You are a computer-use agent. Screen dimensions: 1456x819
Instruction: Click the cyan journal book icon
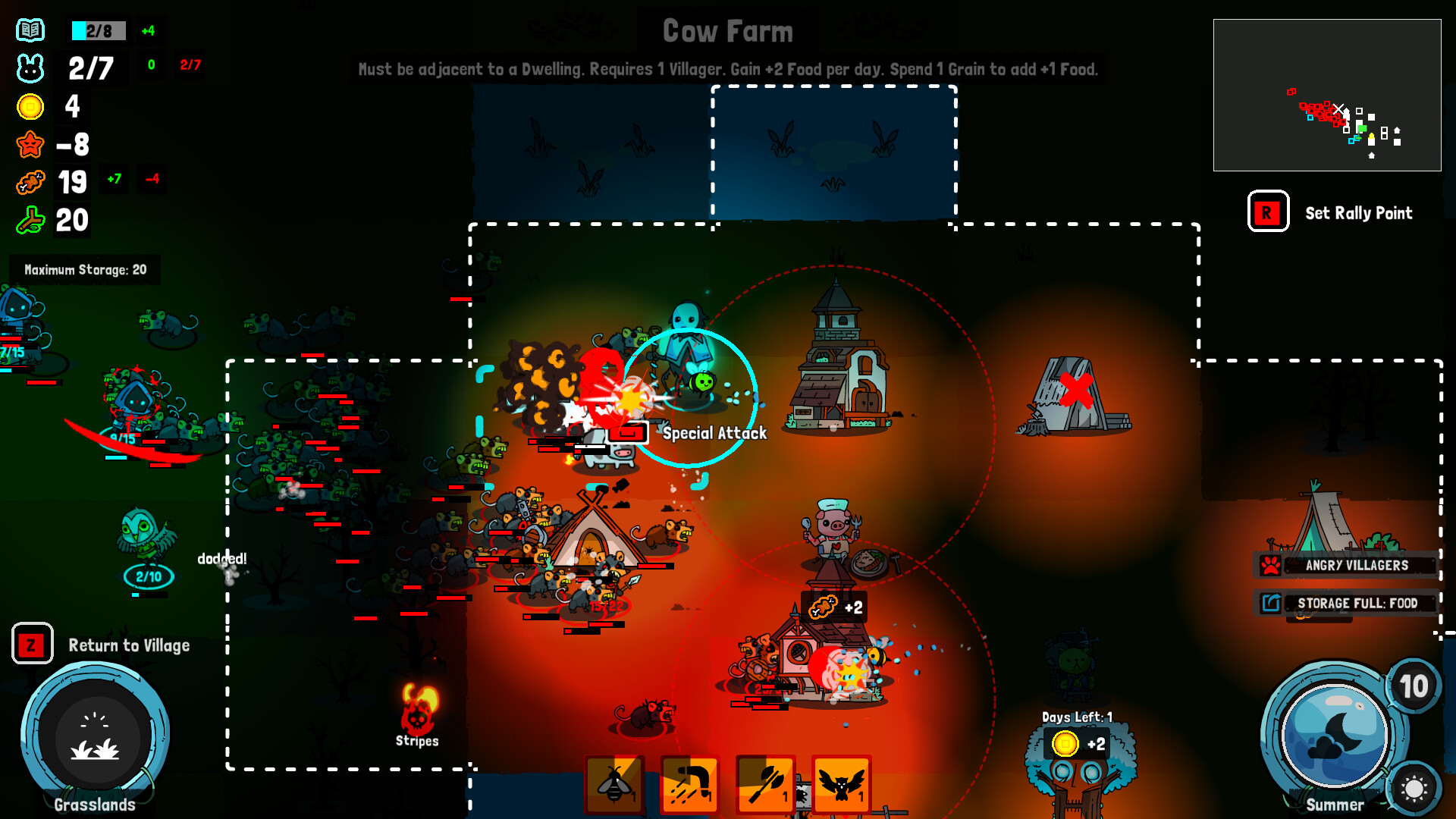pyautogui.click(x=30, y=31)
